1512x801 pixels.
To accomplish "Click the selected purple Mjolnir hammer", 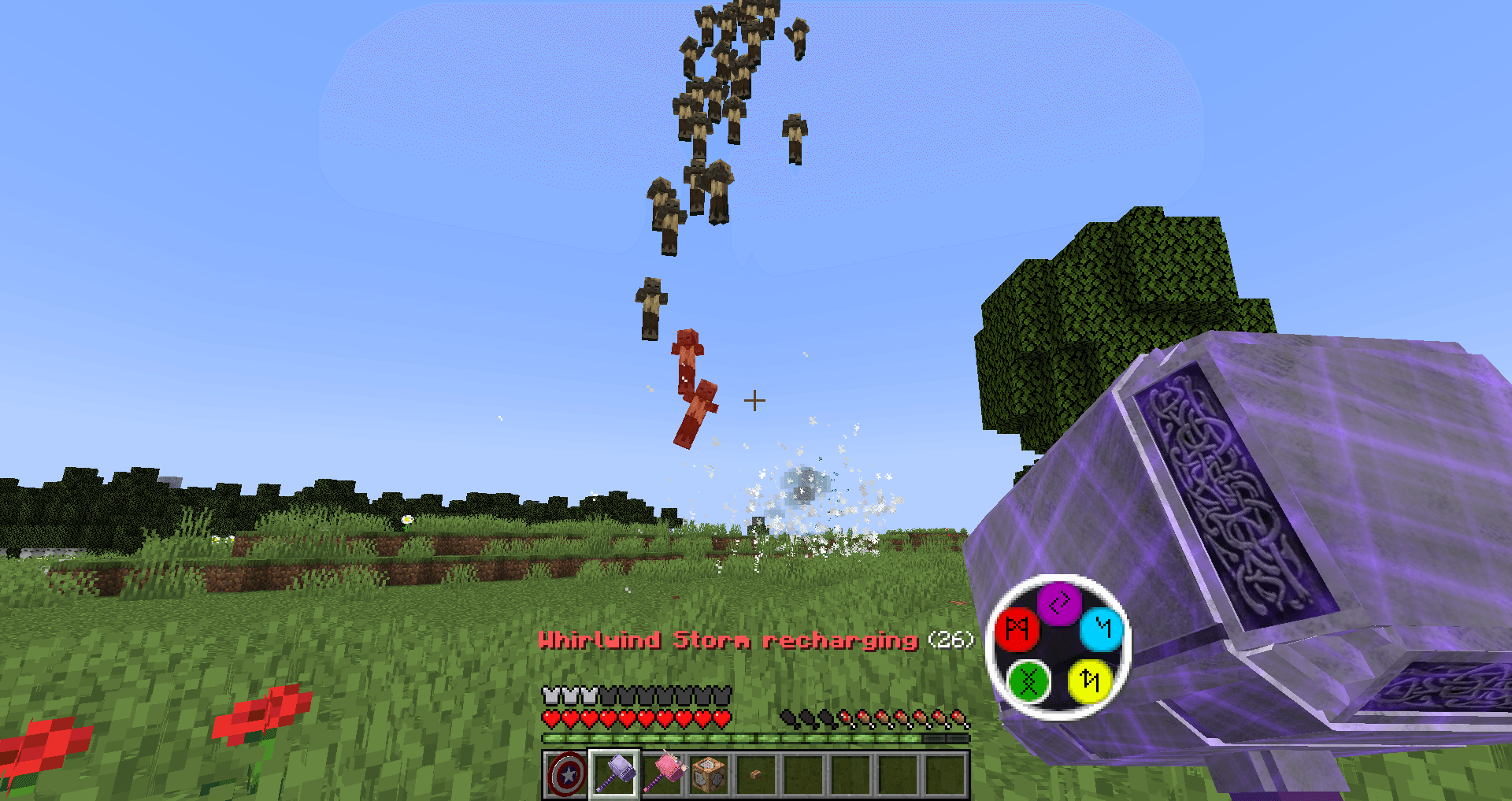I will click(x=613, y=773).
